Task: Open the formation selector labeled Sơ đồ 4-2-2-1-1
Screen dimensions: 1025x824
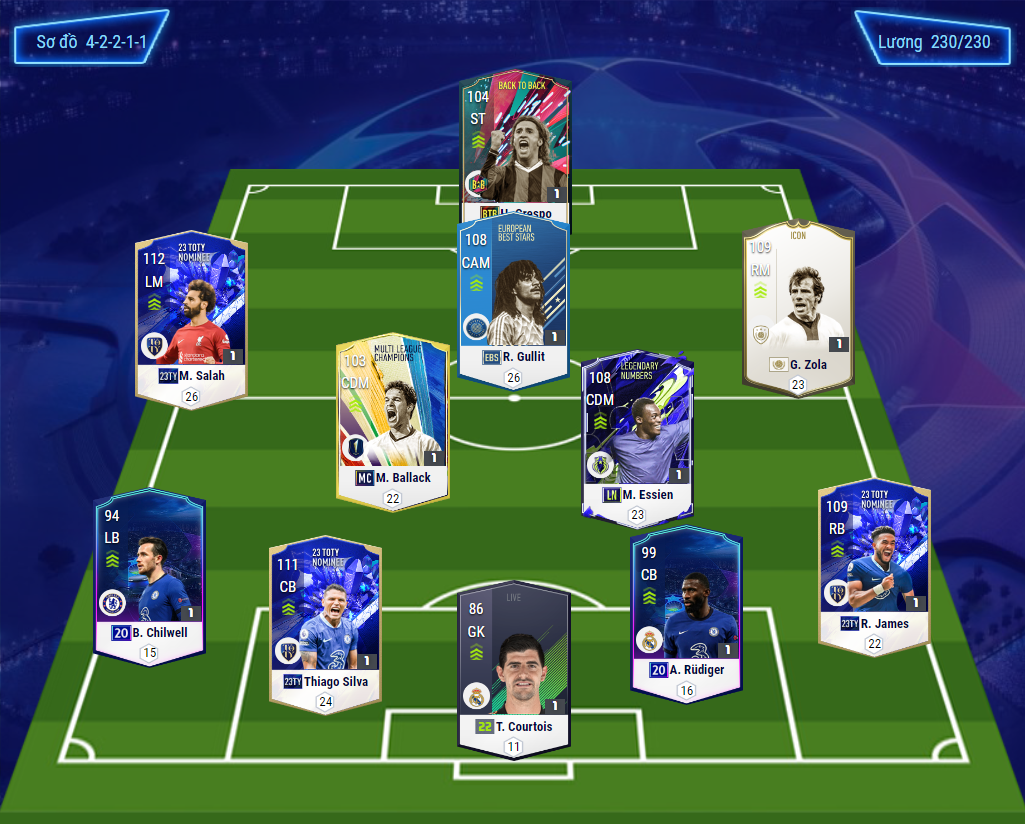Action: tap(90, 43)
